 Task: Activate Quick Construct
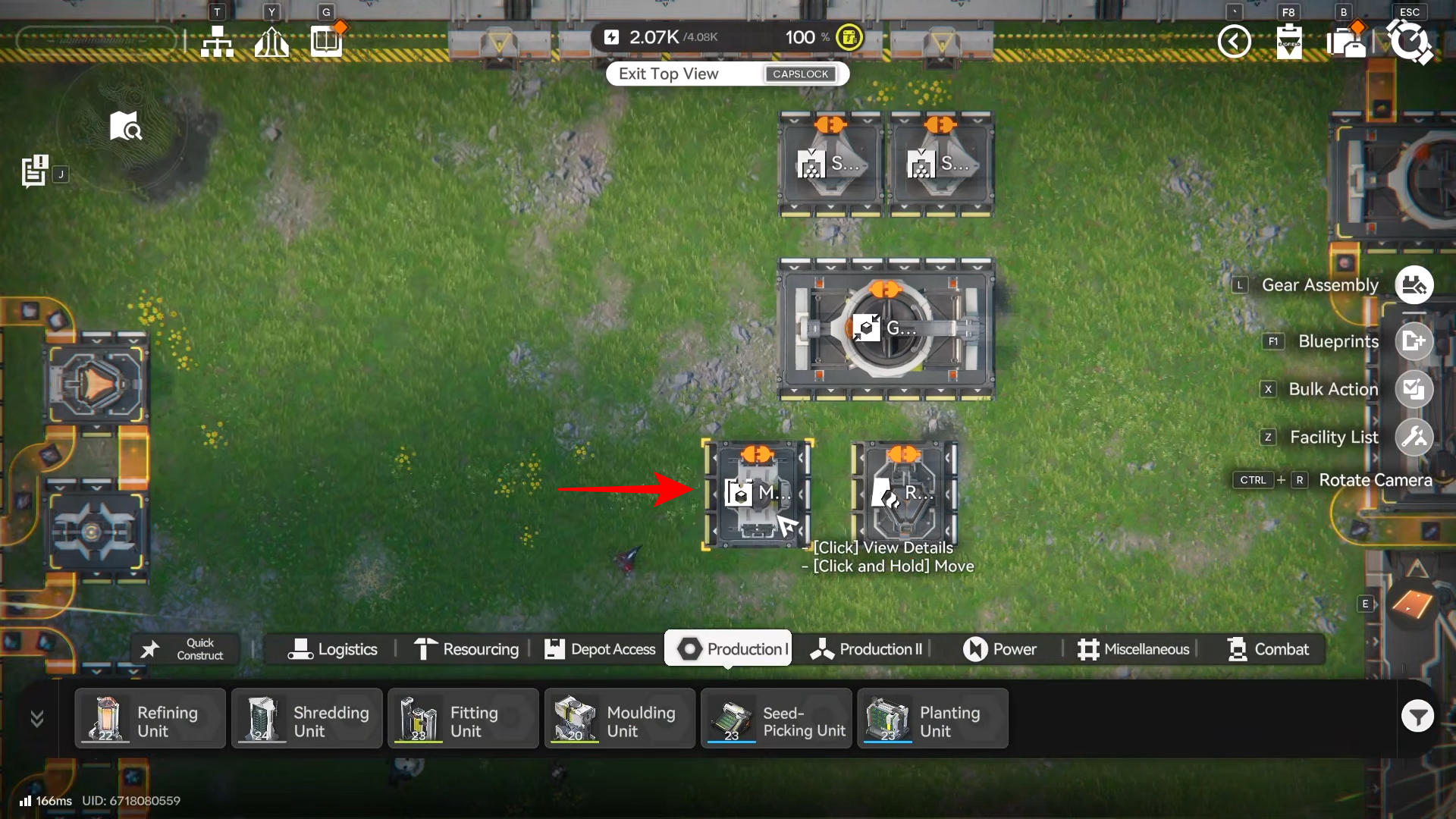click(185, 649)
